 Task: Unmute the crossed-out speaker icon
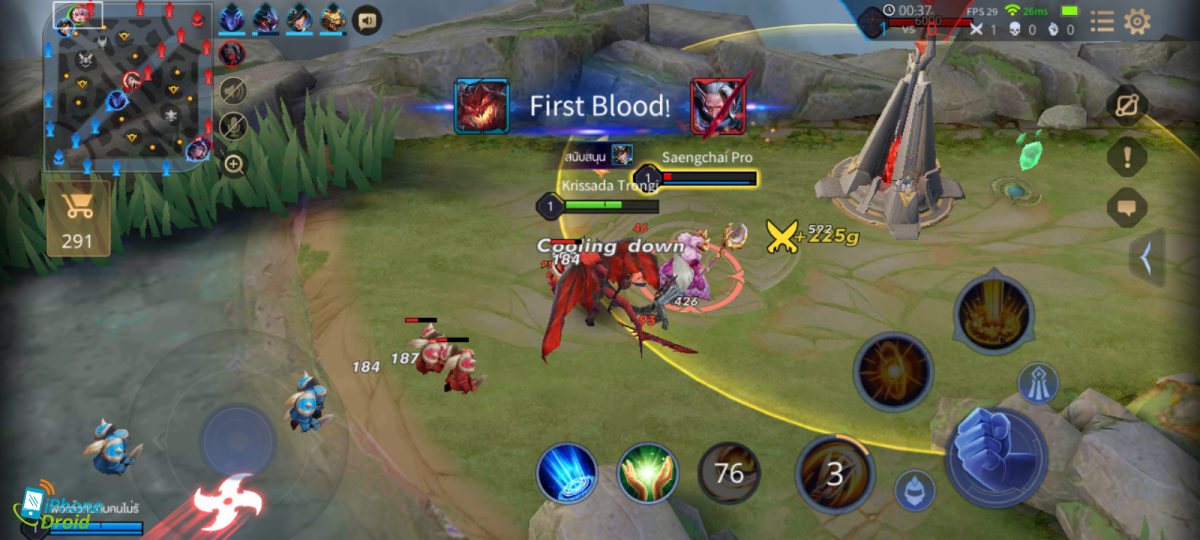233,91
